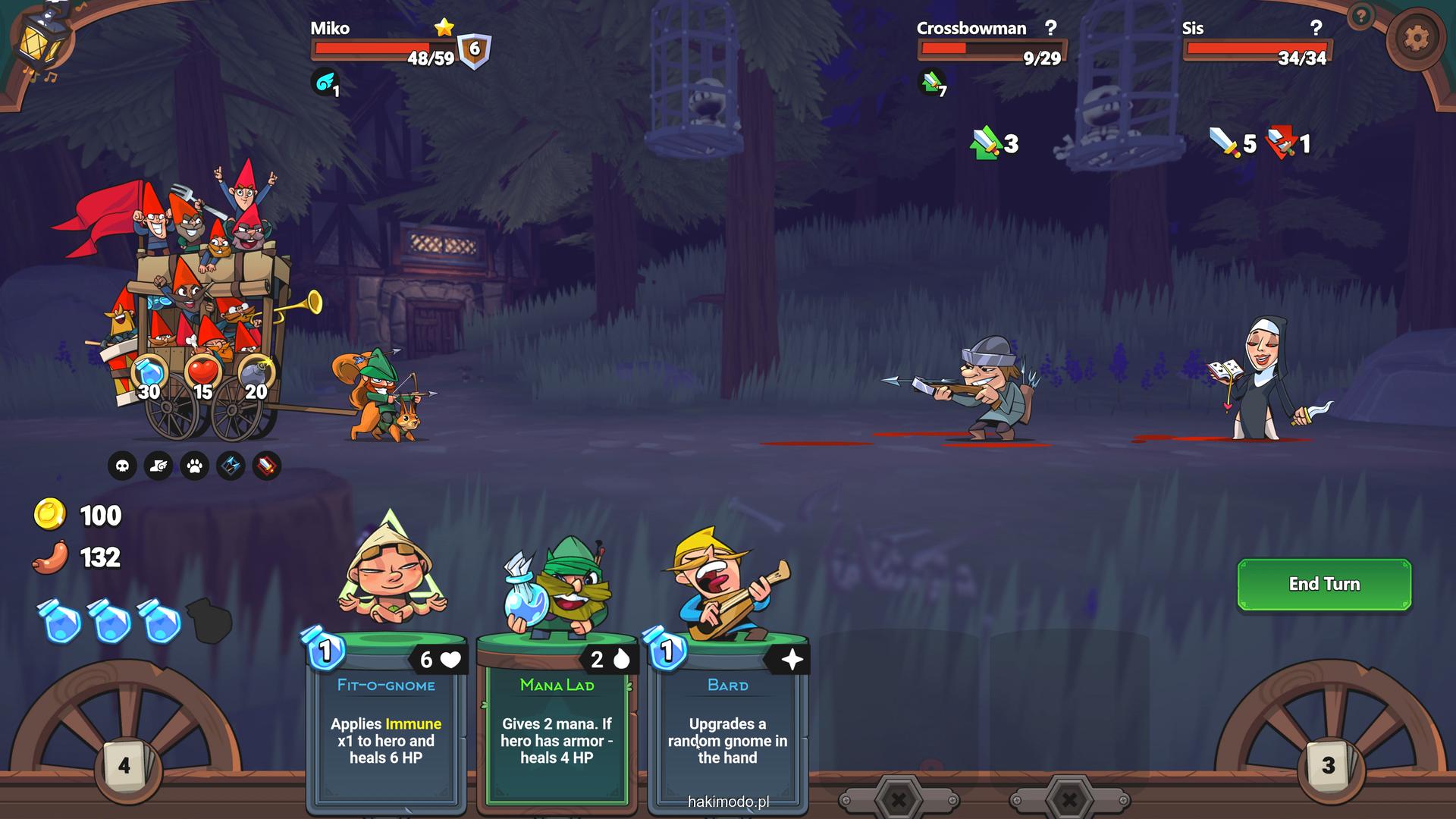Inspect the skull relic icon
Screen dimensions: 1456x819
pos(122,466)
